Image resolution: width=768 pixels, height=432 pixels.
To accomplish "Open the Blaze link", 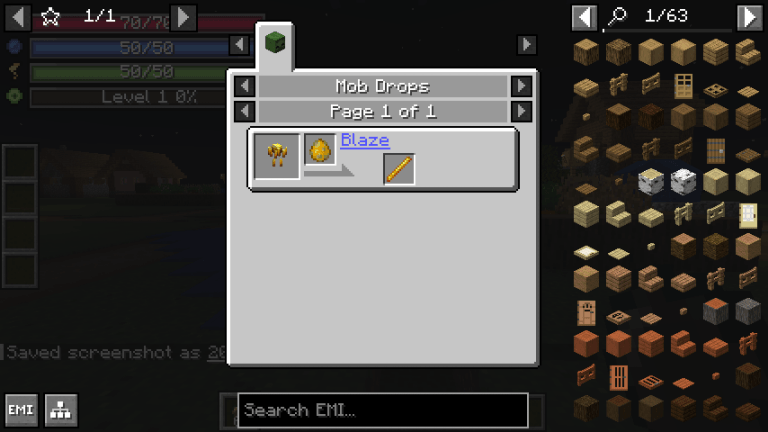I will (364, 141).
